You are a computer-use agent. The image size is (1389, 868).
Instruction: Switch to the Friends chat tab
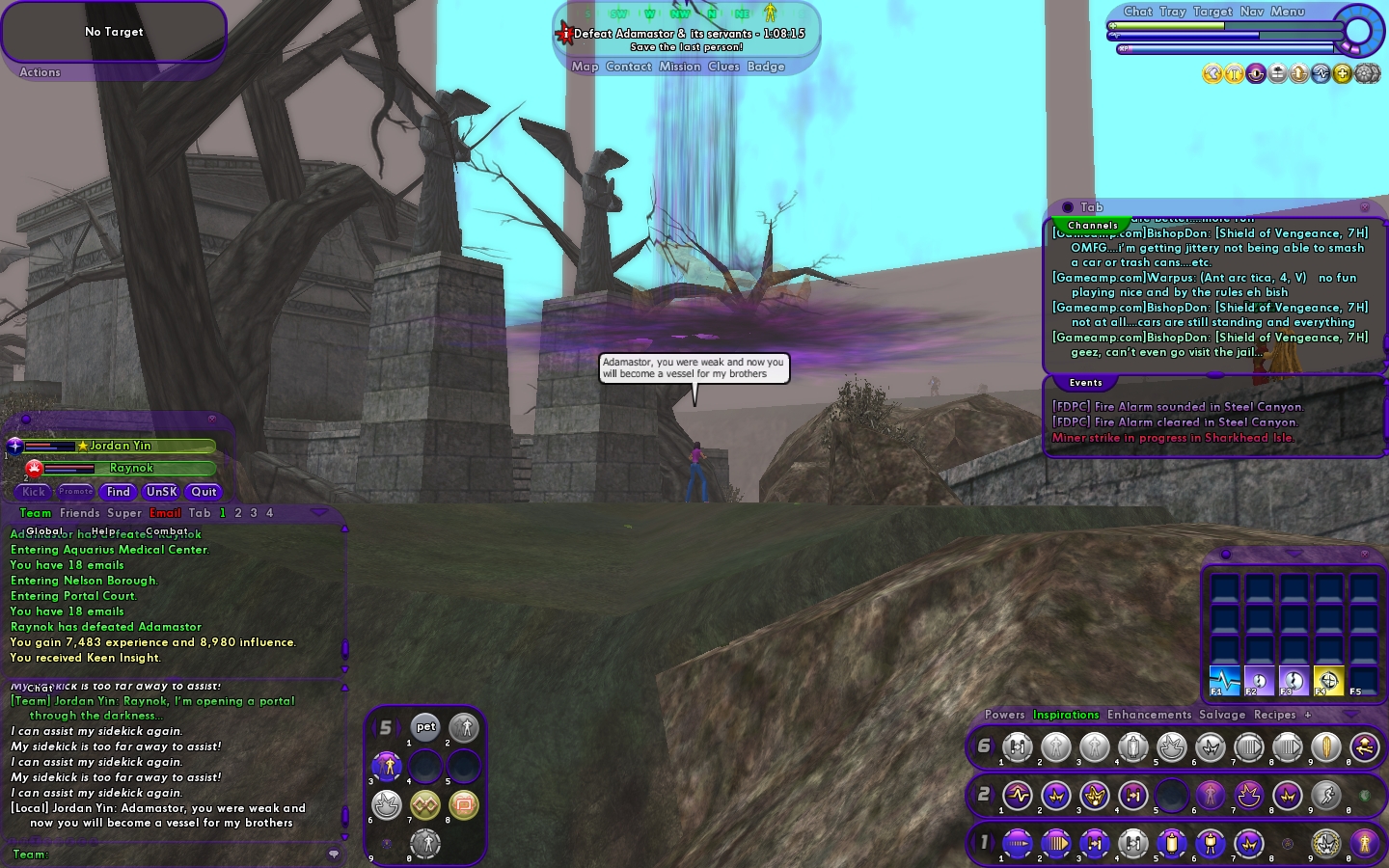tap(79, 513)
